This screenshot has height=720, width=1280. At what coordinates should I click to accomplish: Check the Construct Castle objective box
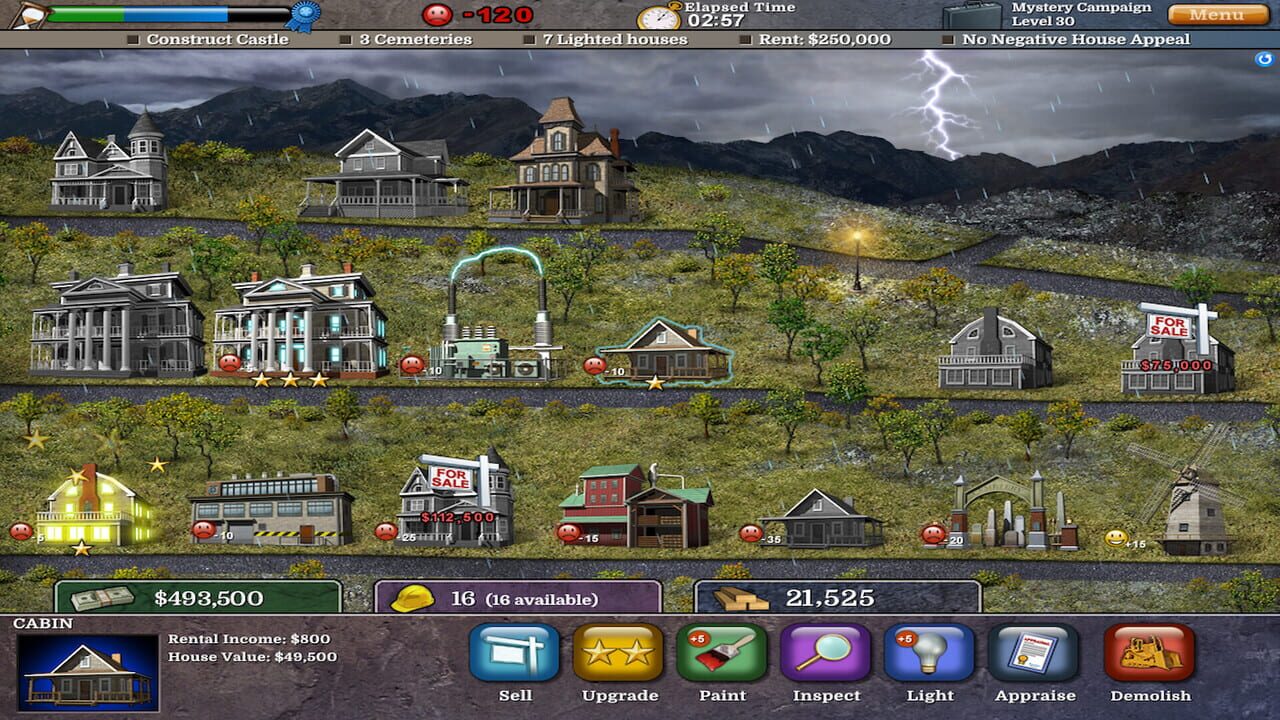(133, 38)
